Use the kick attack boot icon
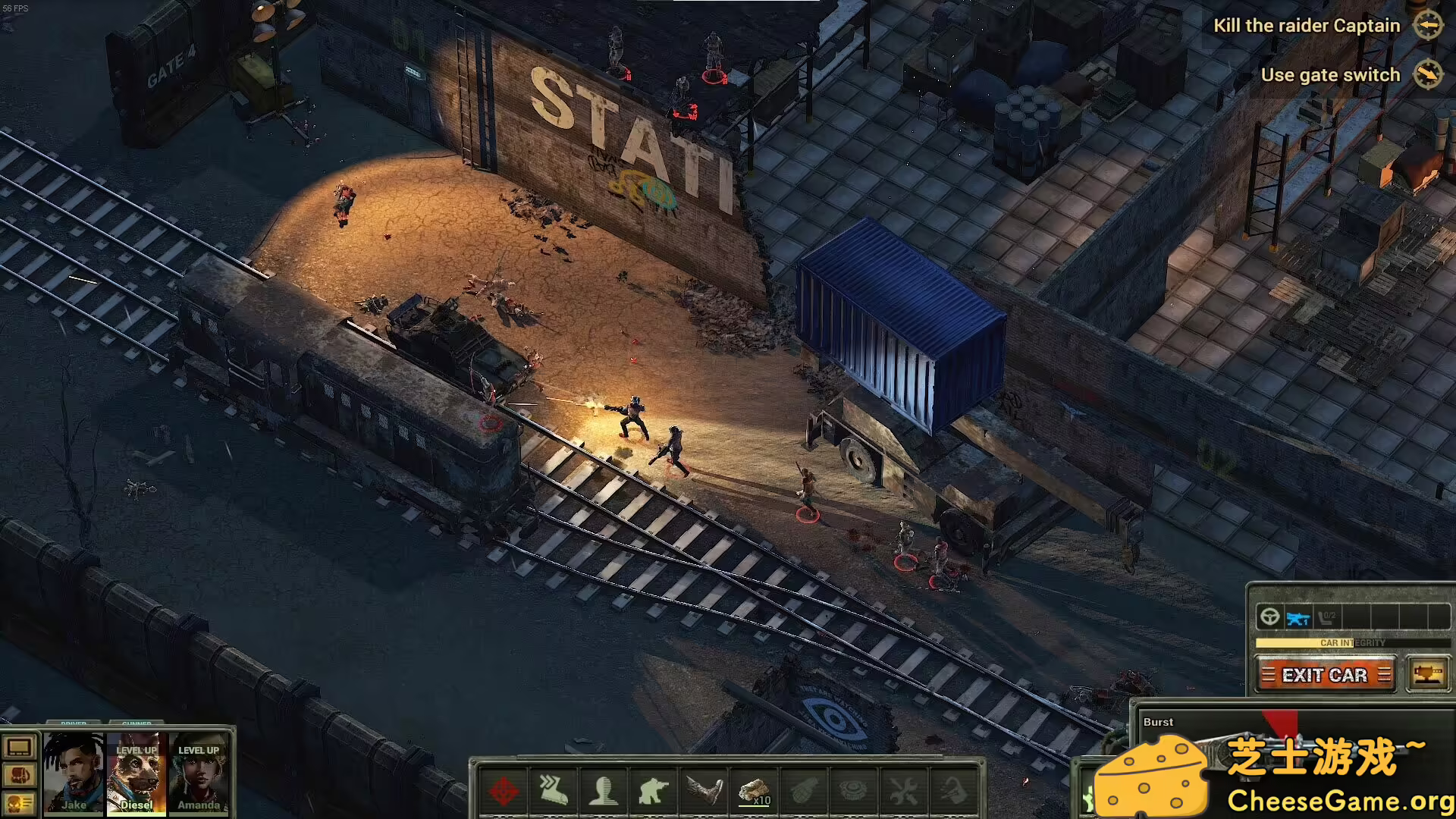1456x819 pixels. tap(702, 792)
